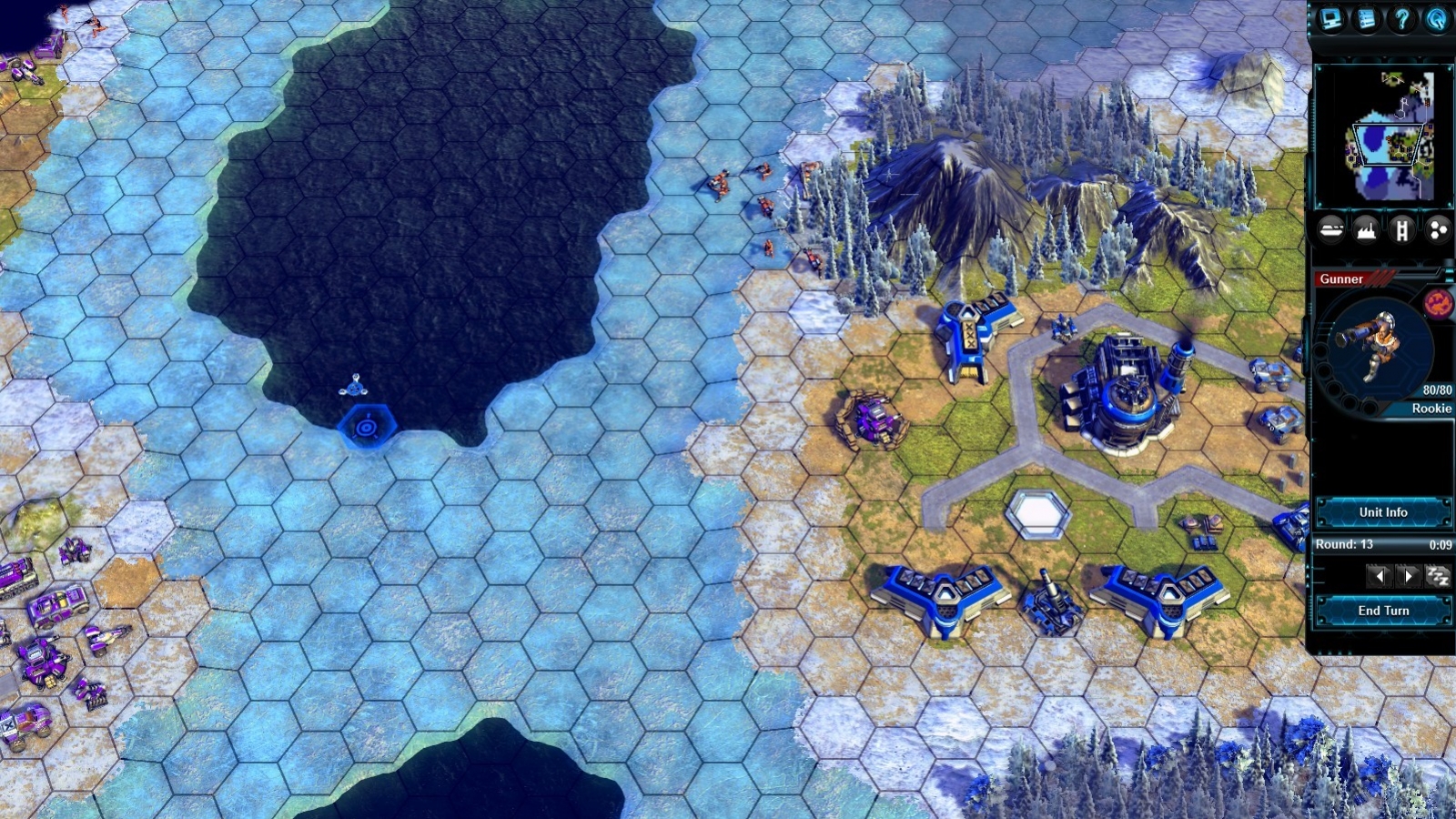The image size is (1456, 819).
Task: Click the Round 13 timer display
Action: click(1383, 544)
